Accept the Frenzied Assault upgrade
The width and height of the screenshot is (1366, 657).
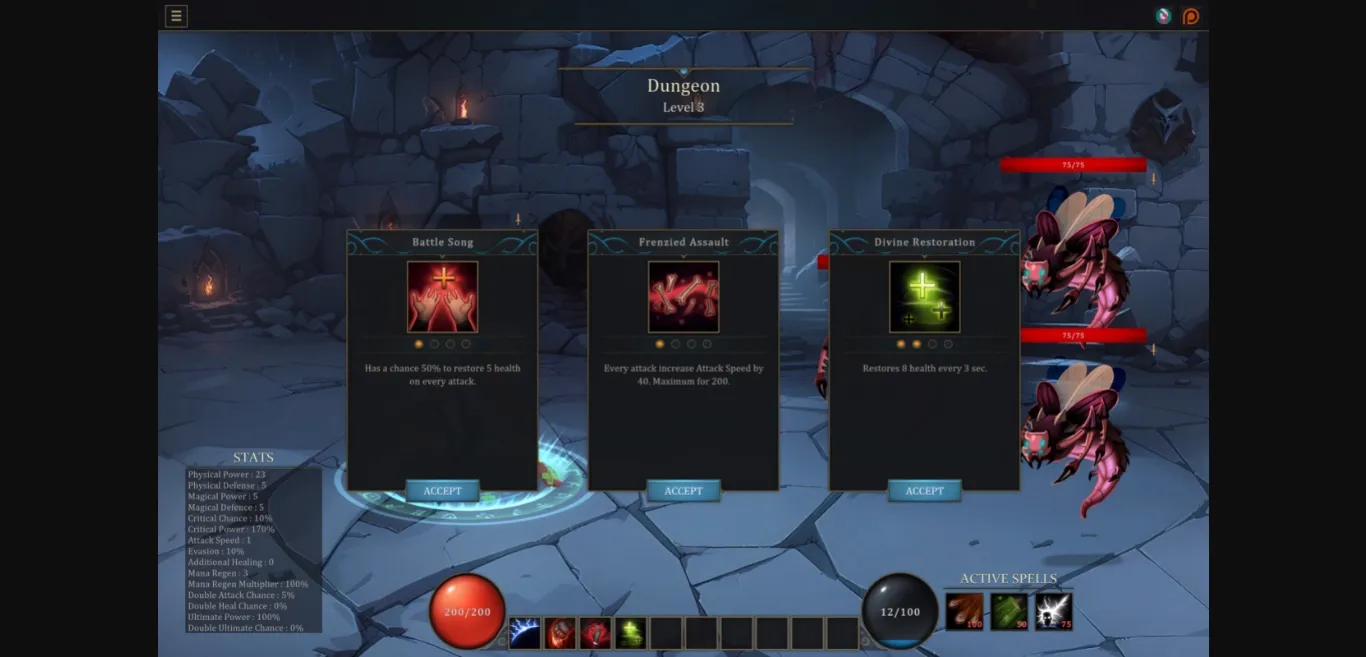(x=683, y=491)
